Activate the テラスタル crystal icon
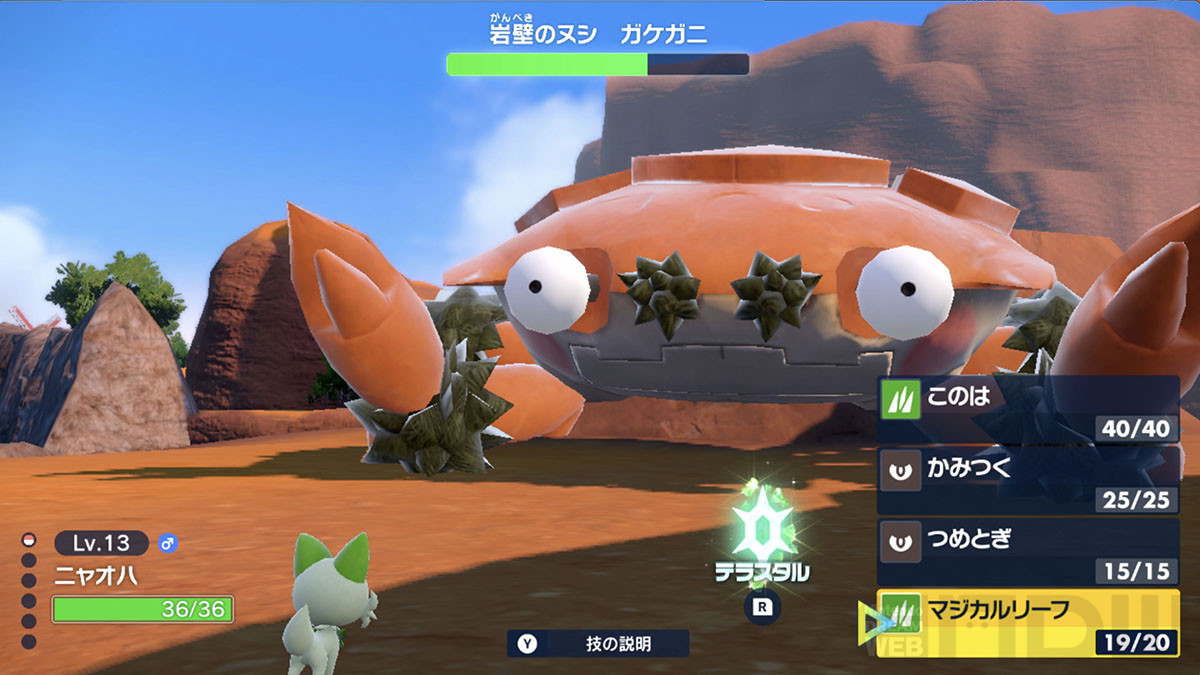 coord(762,528)
